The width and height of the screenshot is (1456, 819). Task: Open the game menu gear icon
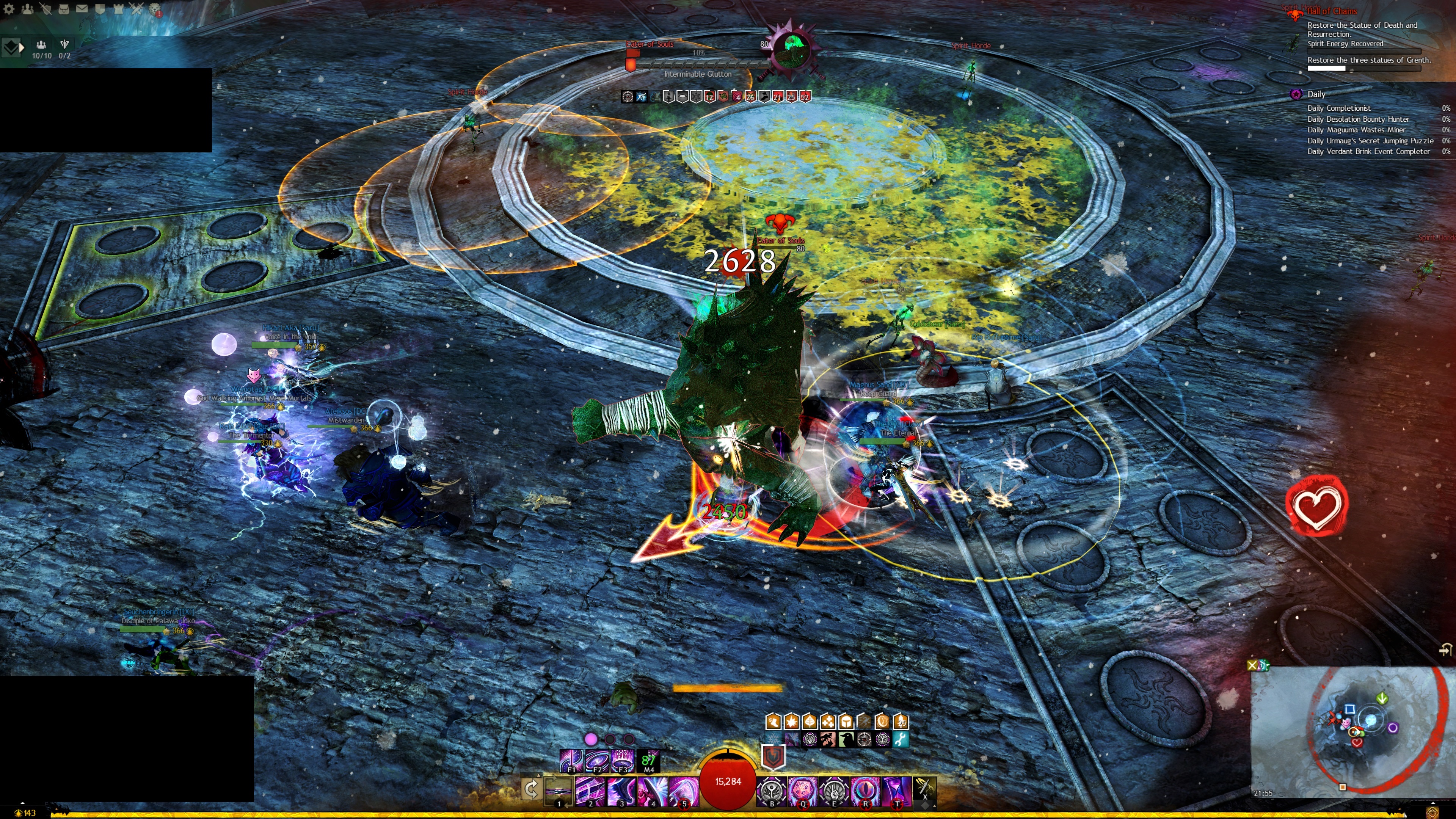[x=9, y=8]
